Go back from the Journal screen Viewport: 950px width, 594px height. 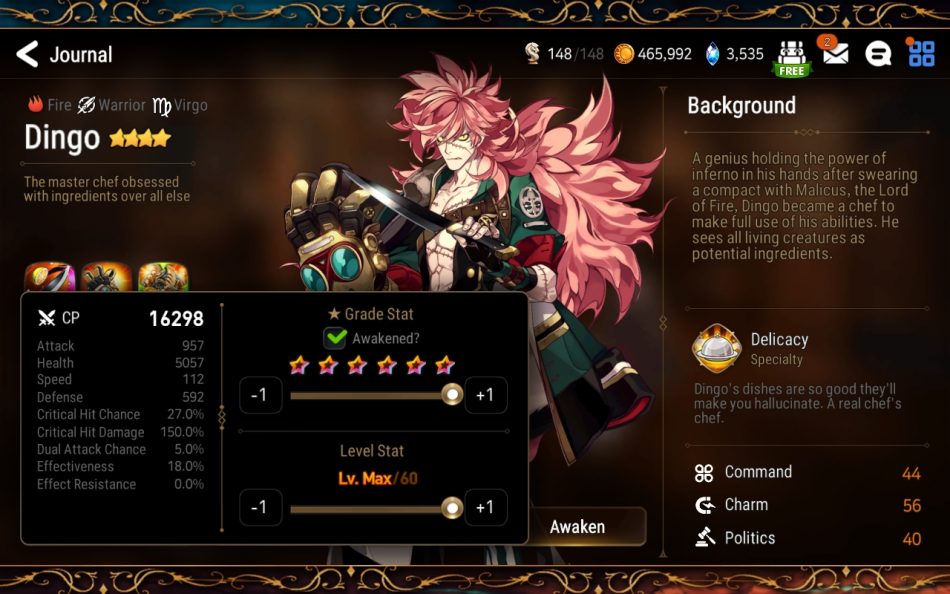(28, 54)
